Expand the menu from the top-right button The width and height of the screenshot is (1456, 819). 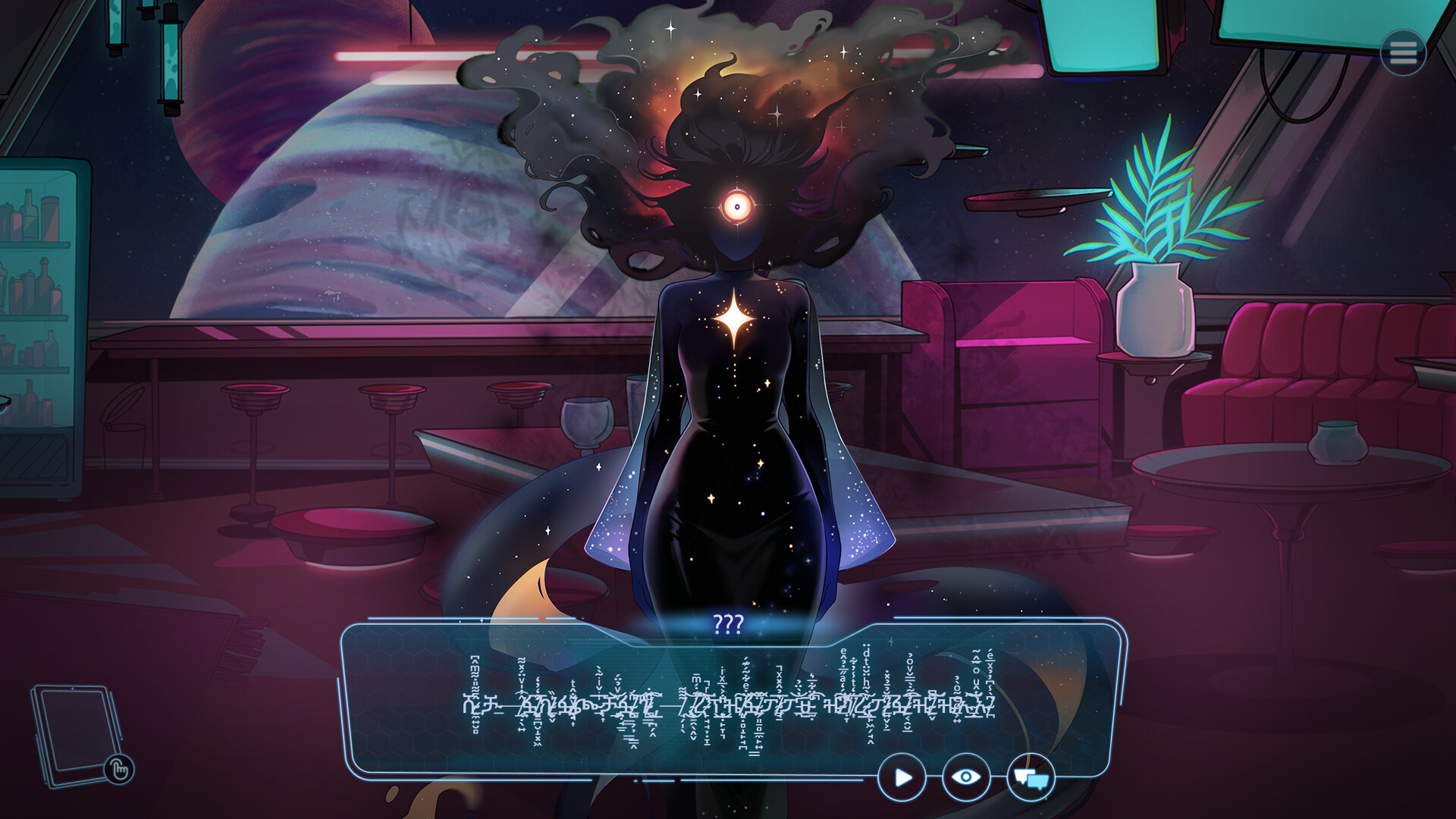pyautogui.click(x=1404, y=52)
